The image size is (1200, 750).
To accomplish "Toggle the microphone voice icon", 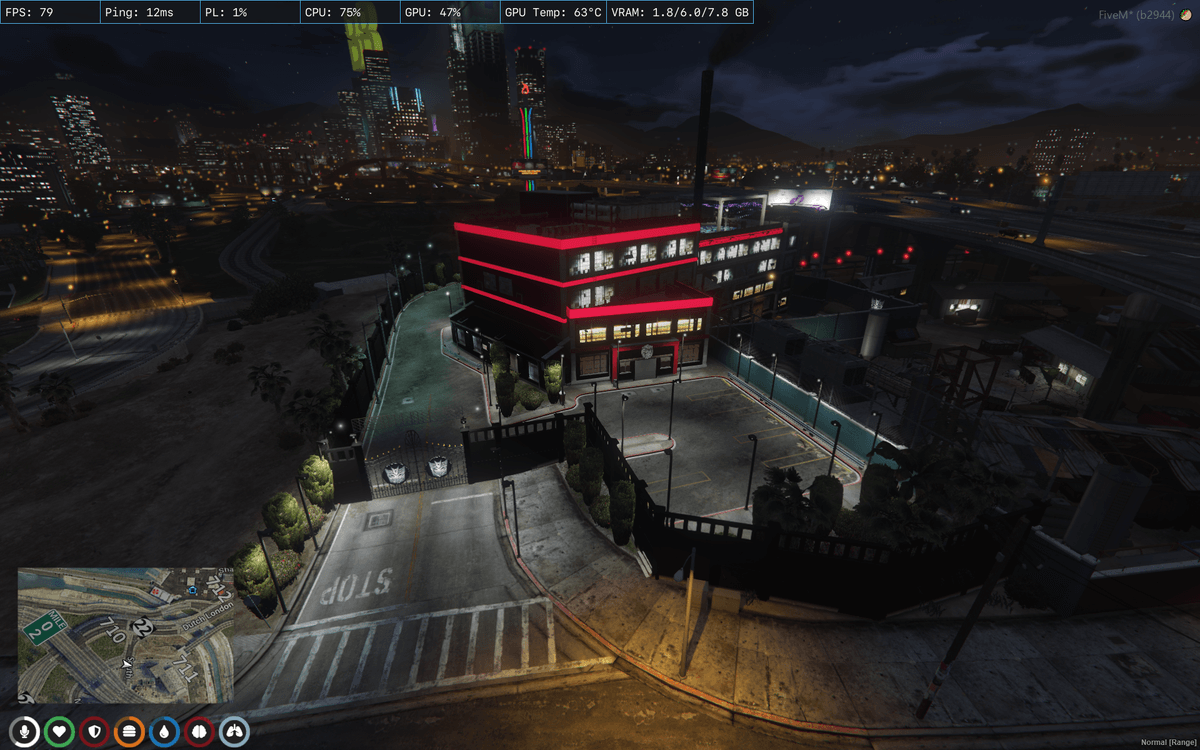I will point(25,732).
